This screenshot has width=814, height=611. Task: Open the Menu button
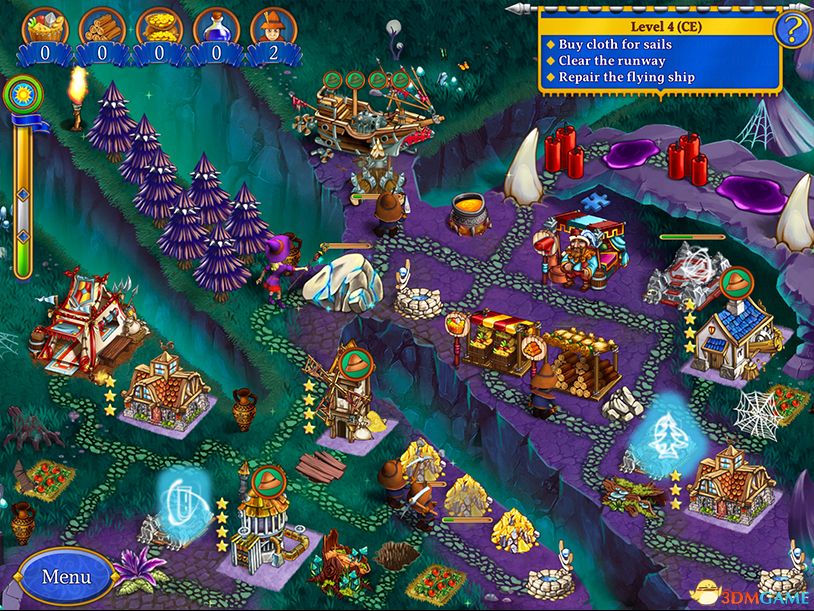coord(66,576)
